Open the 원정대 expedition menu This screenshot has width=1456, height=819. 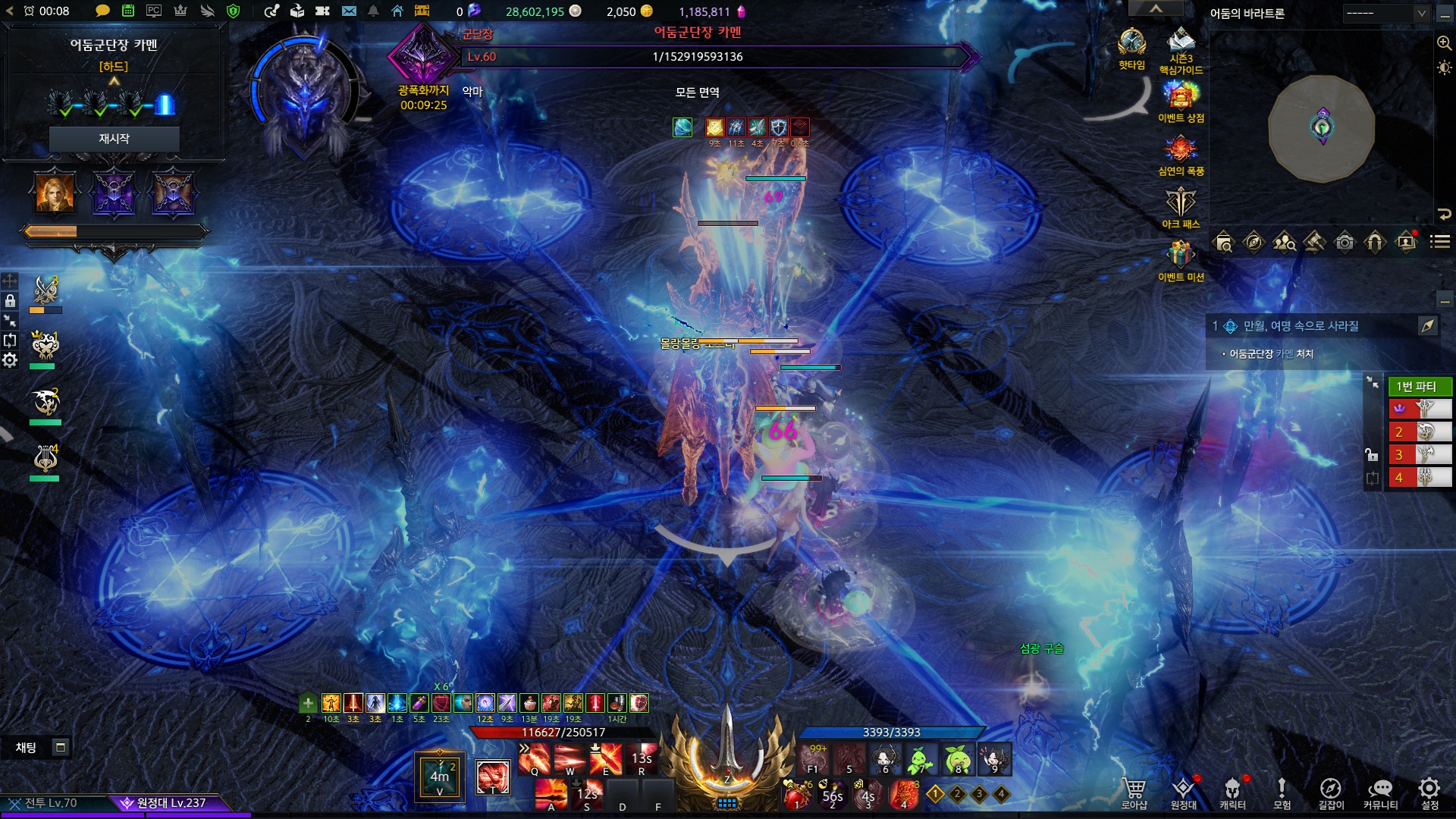pos(1183,793)
